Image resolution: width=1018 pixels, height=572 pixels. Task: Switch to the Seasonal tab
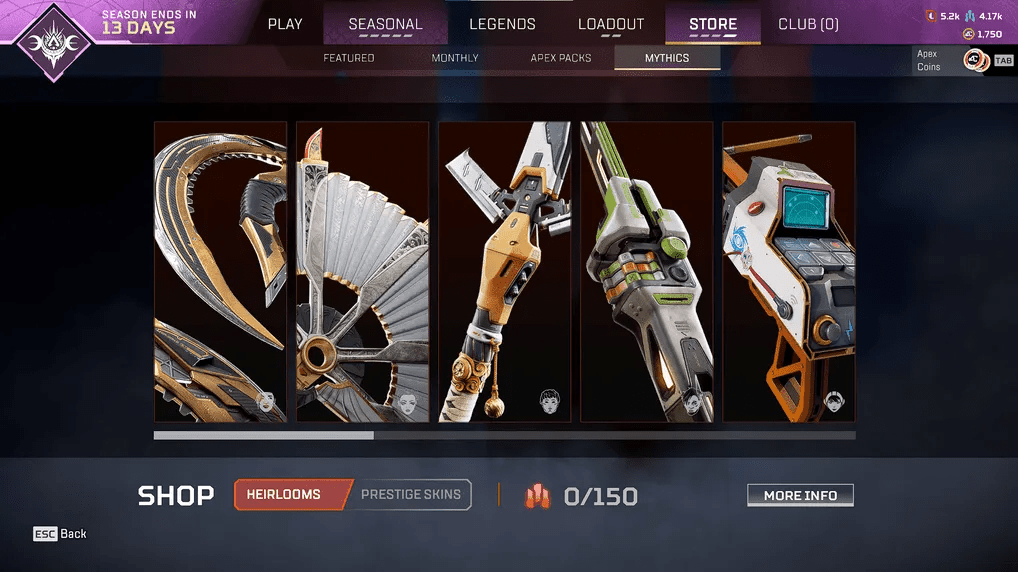pyautogui.click(x=385, y=24)
